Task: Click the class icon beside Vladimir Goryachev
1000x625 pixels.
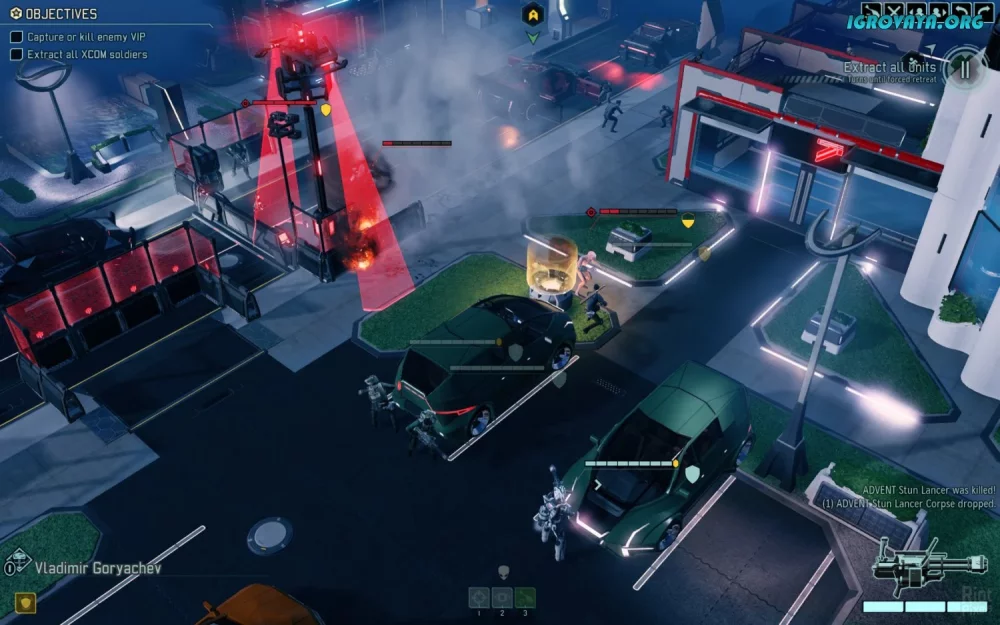Action: pos(17,563)
